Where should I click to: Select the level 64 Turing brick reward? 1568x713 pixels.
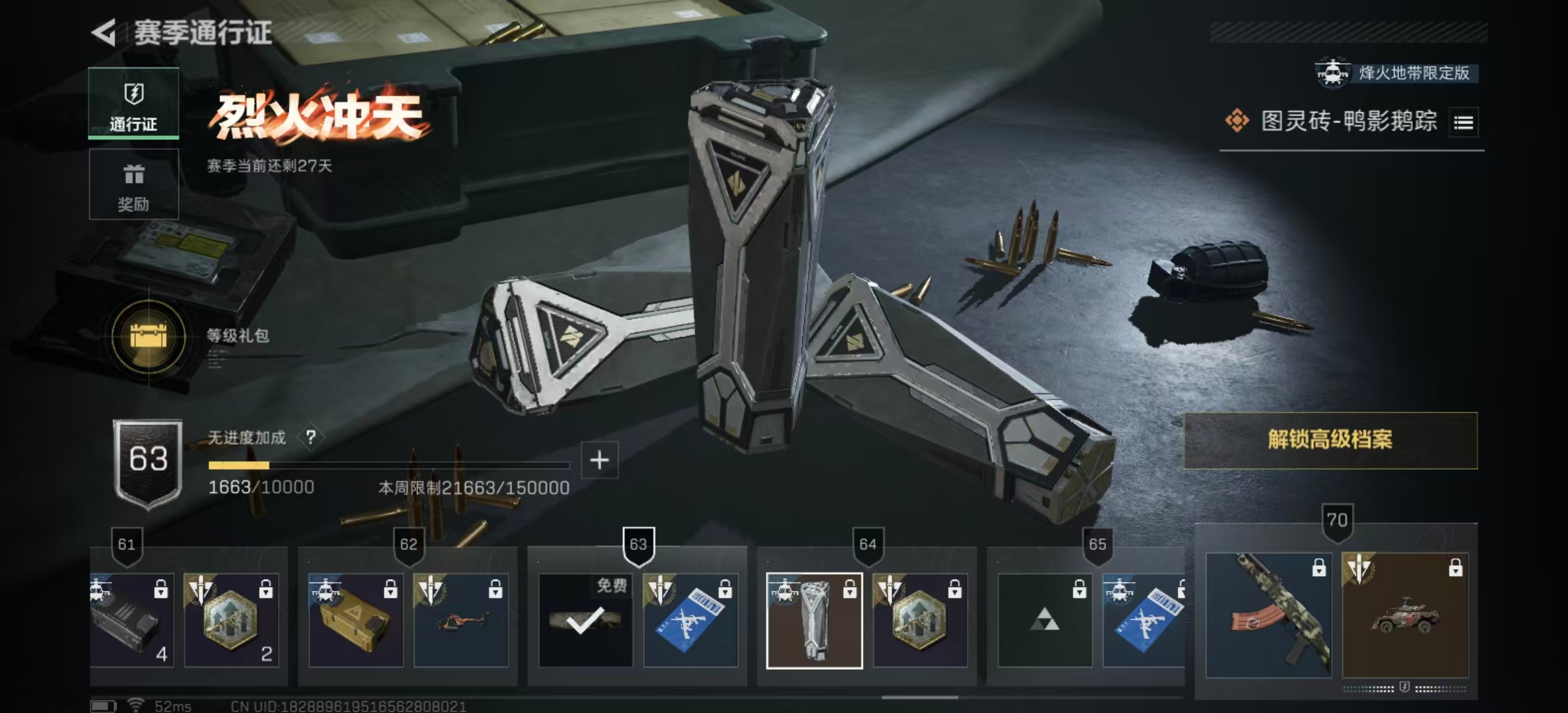814,621
